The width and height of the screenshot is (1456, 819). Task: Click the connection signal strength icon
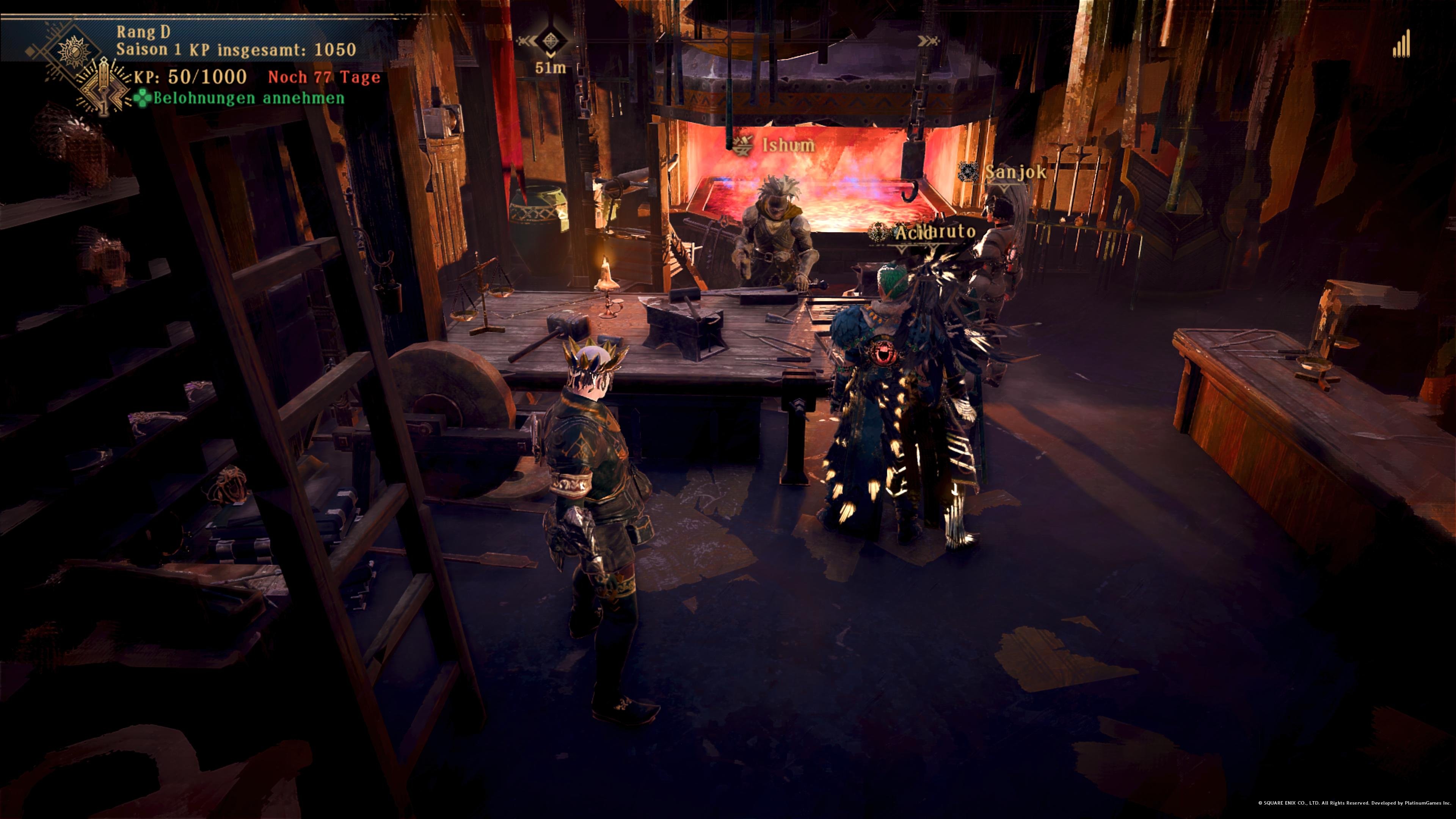1401,44
